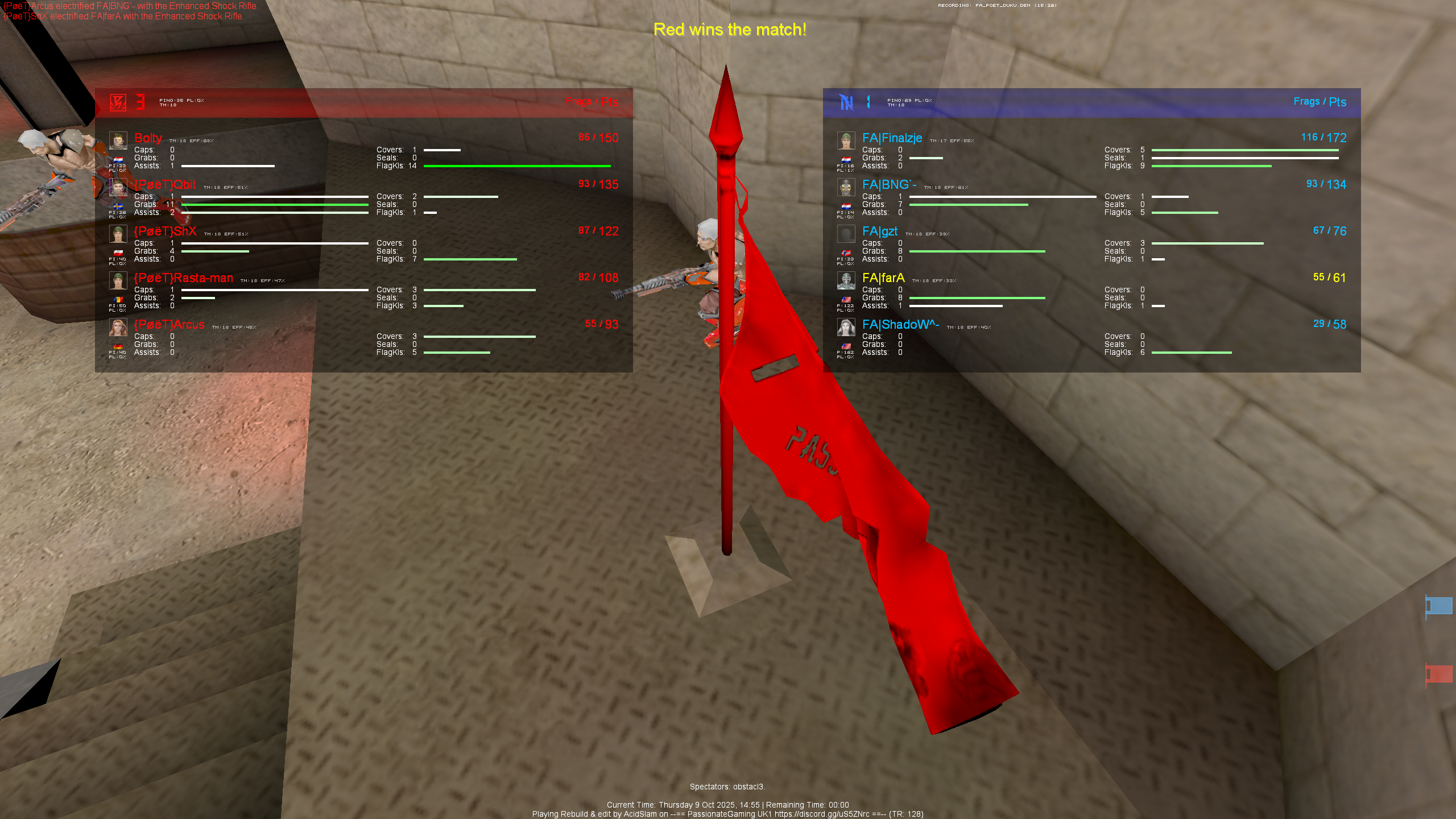Switch to the blue team Frags / Pts column
This screenshot has height=819, width=1456.
[1321, 102]
